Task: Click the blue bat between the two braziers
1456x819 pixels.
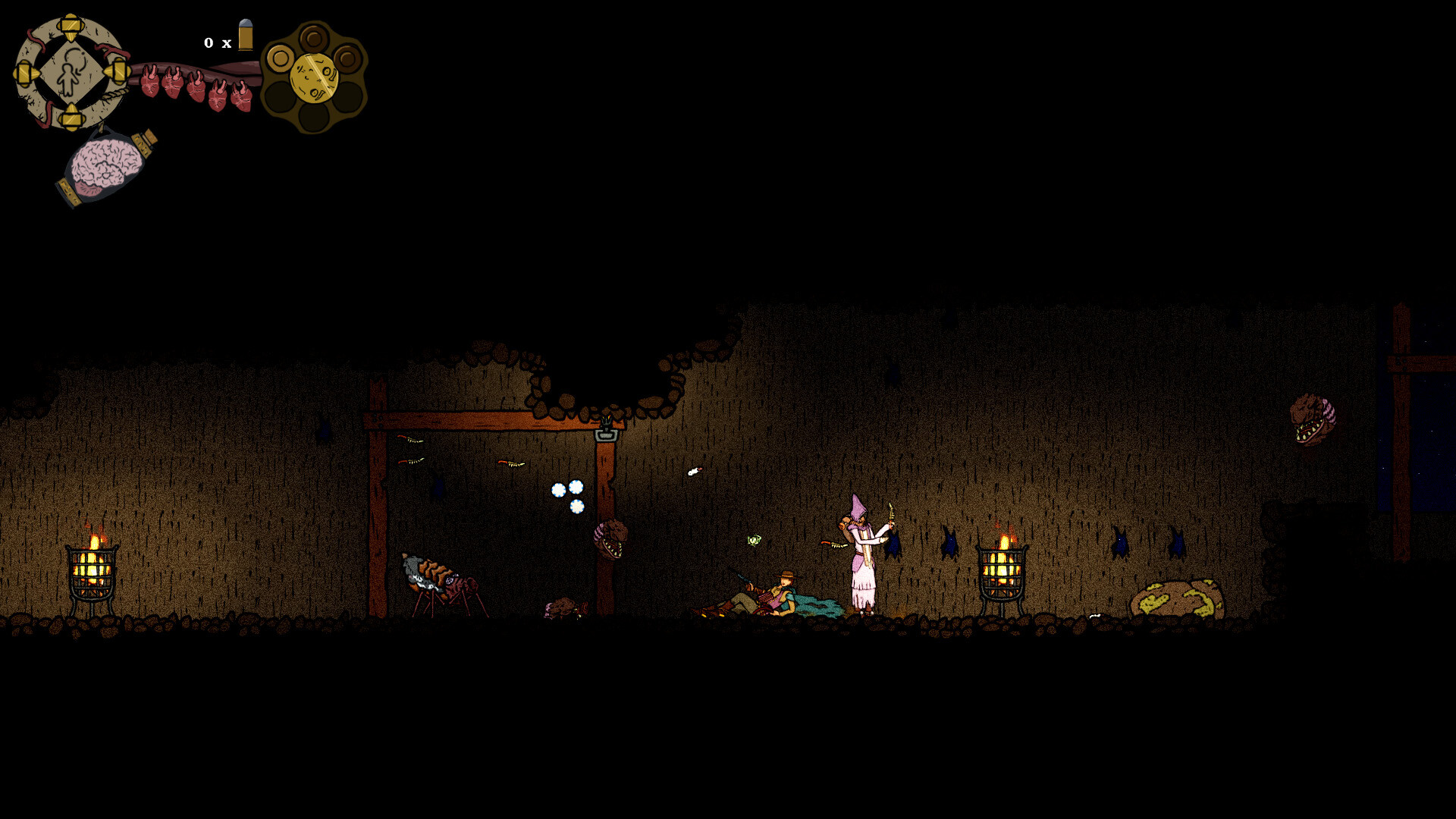Action: [x=950, y=544]
